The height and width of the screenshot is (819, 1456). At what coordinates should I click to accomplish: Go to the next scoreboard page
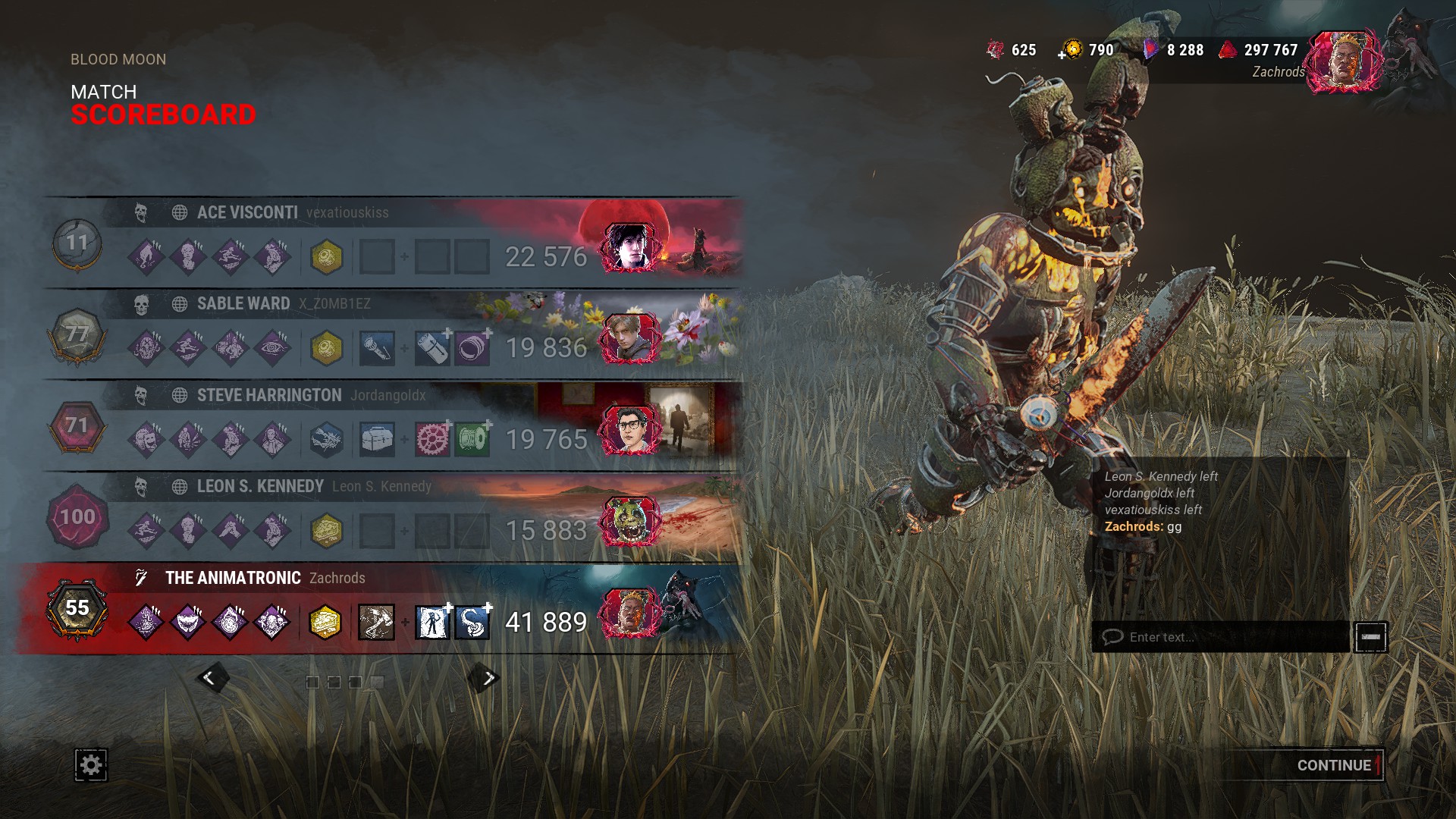488,678
